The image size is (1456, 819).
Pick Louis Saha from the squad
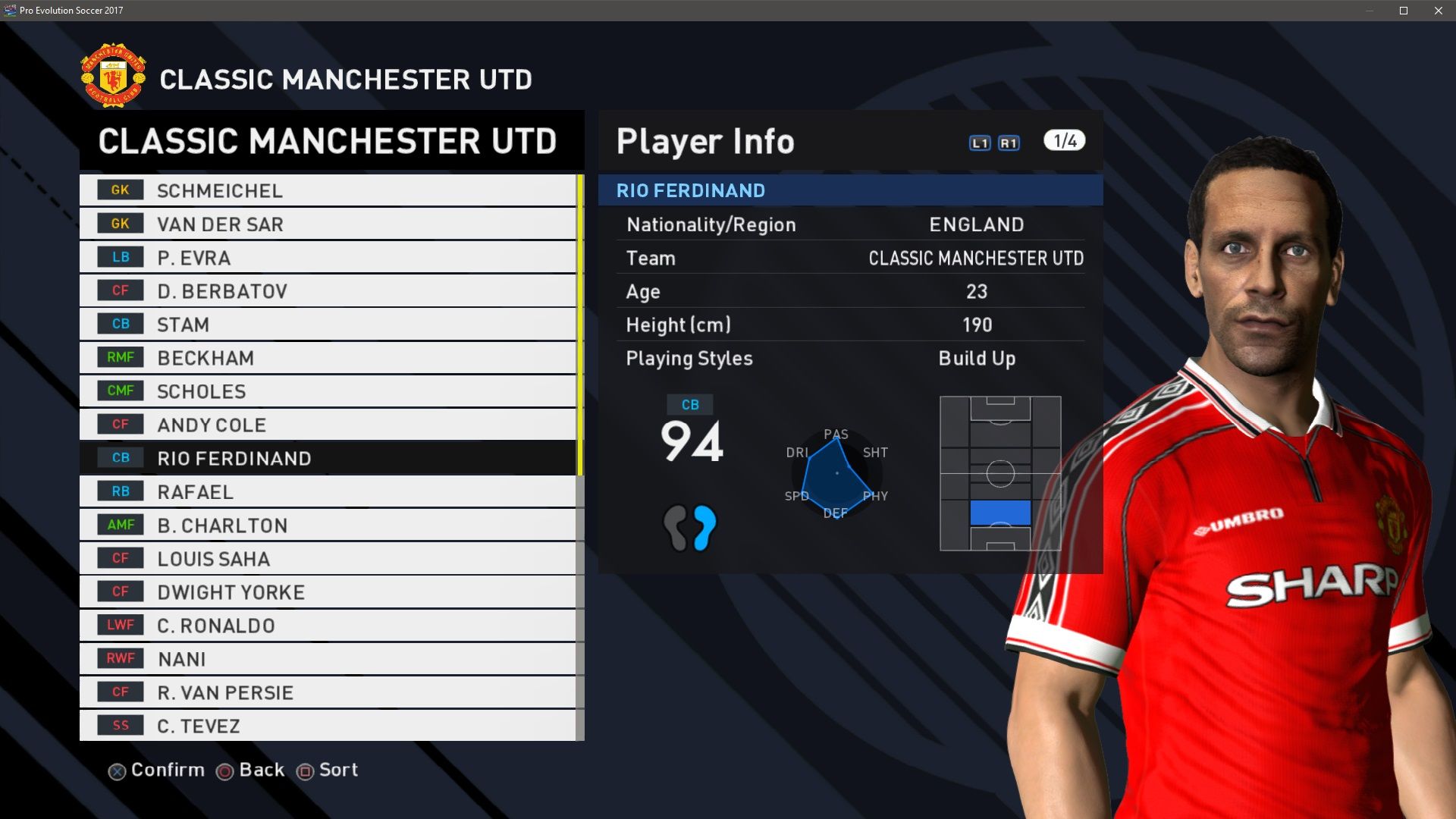tap(328, 558)
